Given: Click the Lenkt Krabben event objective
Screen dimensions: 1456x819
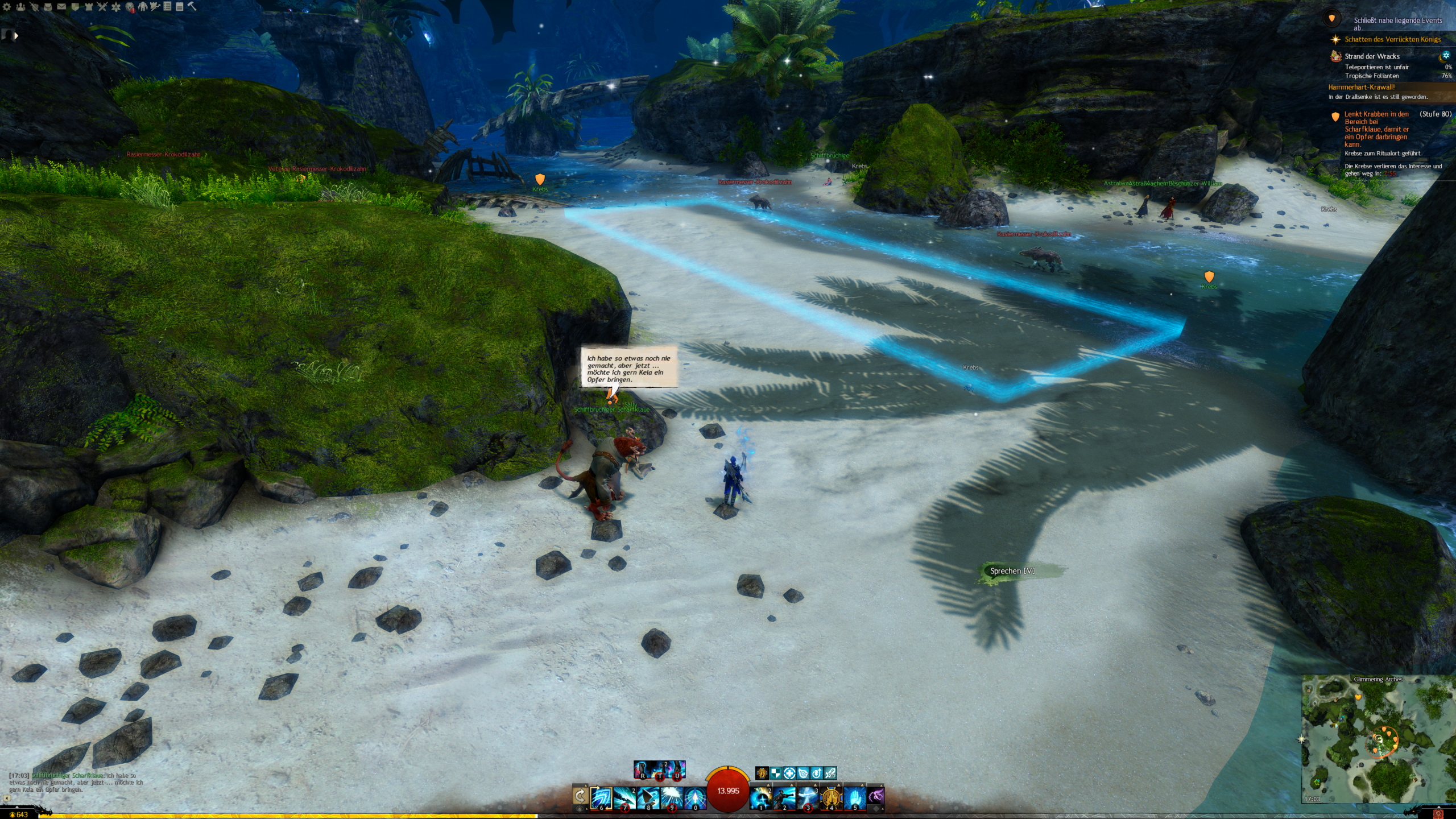Looking at the screenshot, I should (1376, 129).
